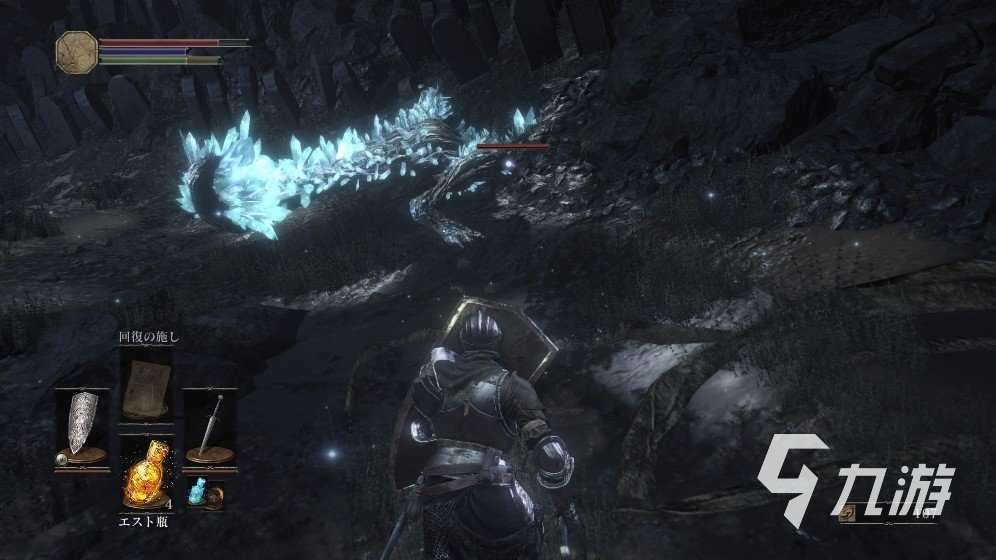
Task: Select the right-hand sword slot
Action: coord(210,427)
